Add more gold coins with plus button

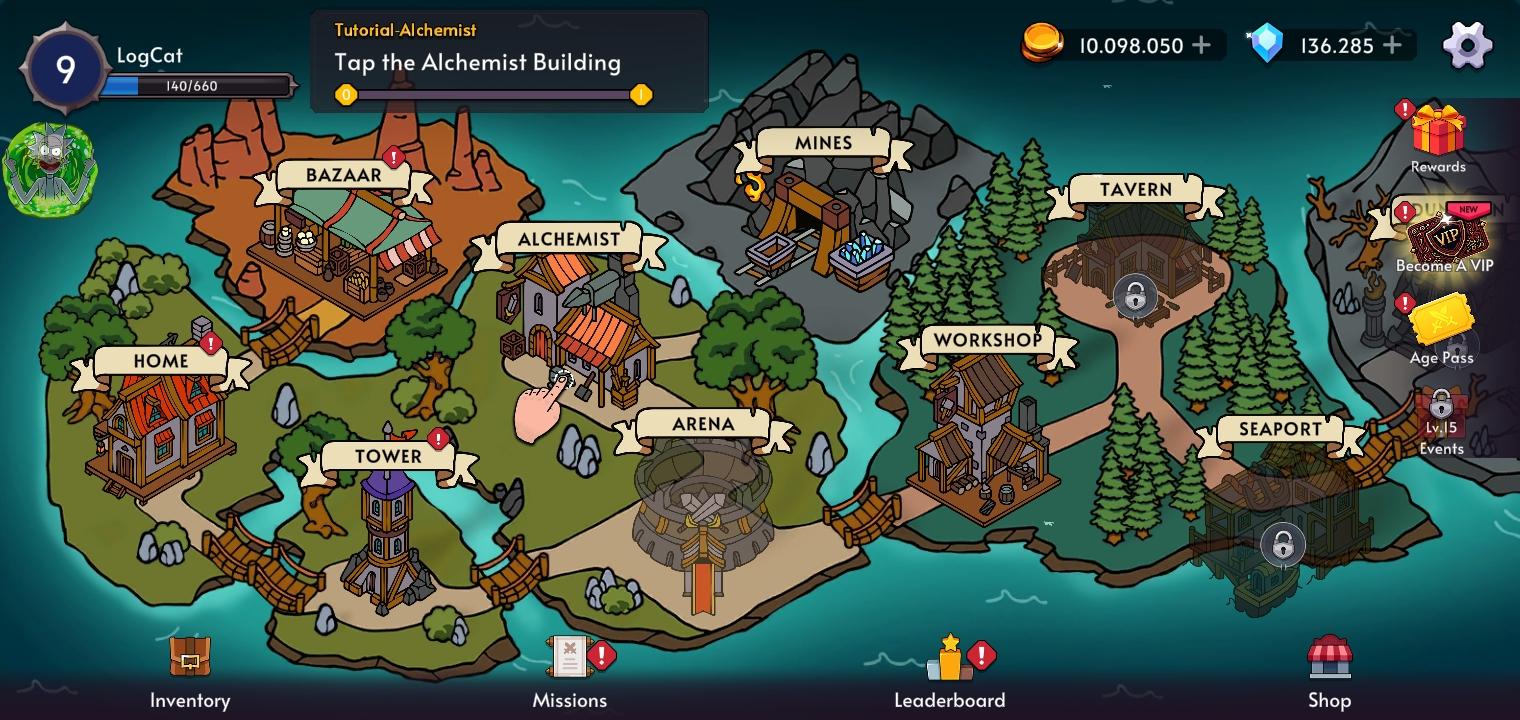point(1201,45)
